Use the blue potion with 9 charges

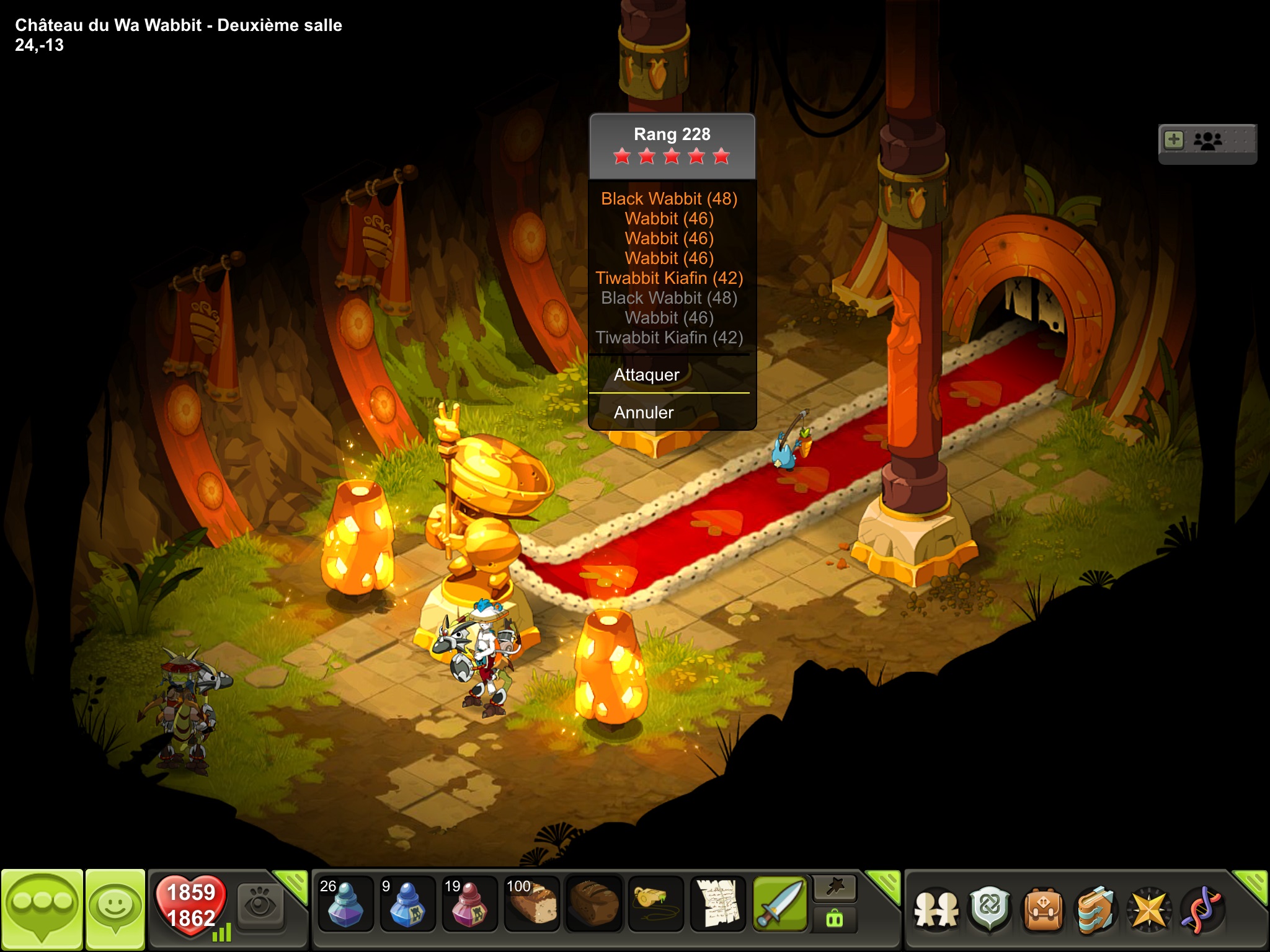[x=407, y=904]
